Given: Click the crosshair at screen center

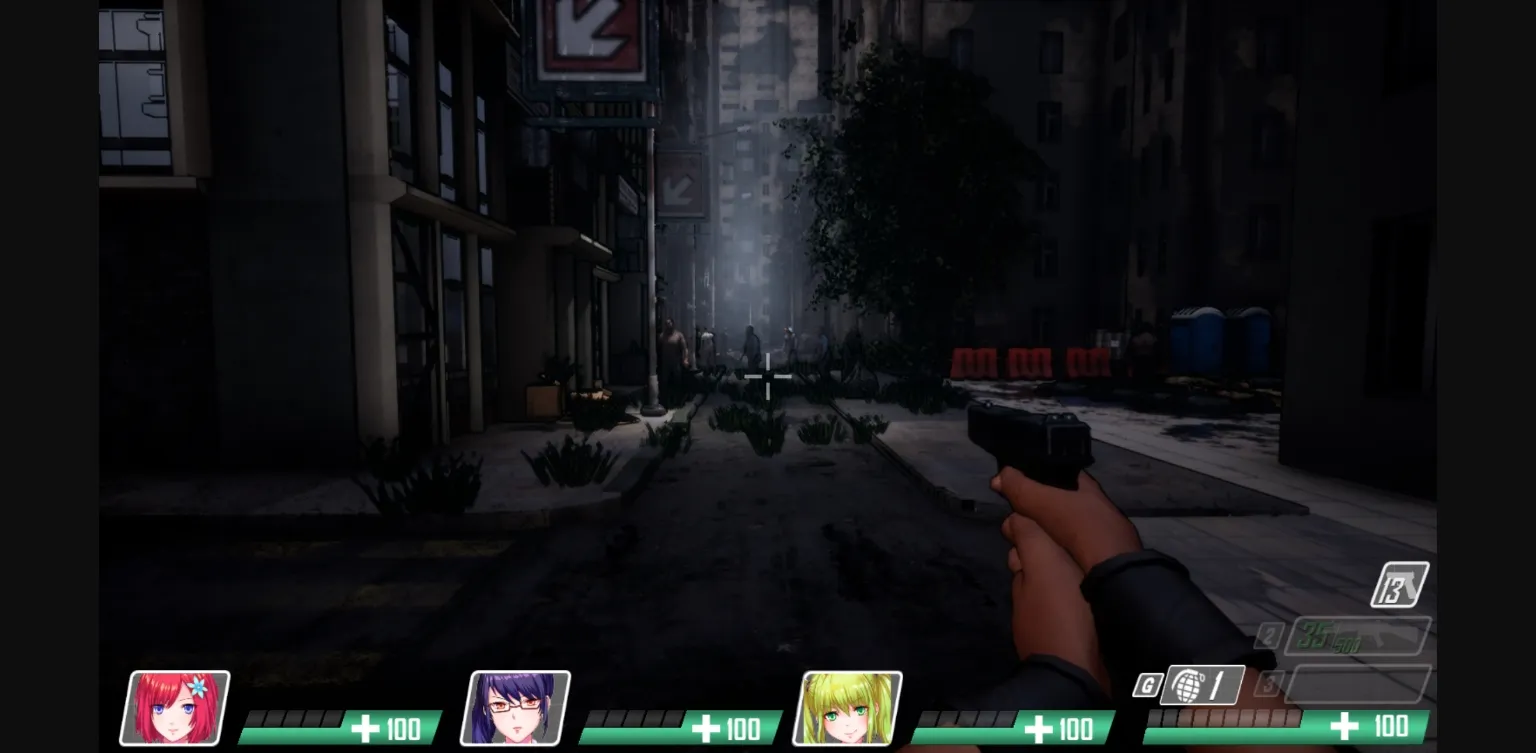Looking at the screenshot, I should [768, 376].
